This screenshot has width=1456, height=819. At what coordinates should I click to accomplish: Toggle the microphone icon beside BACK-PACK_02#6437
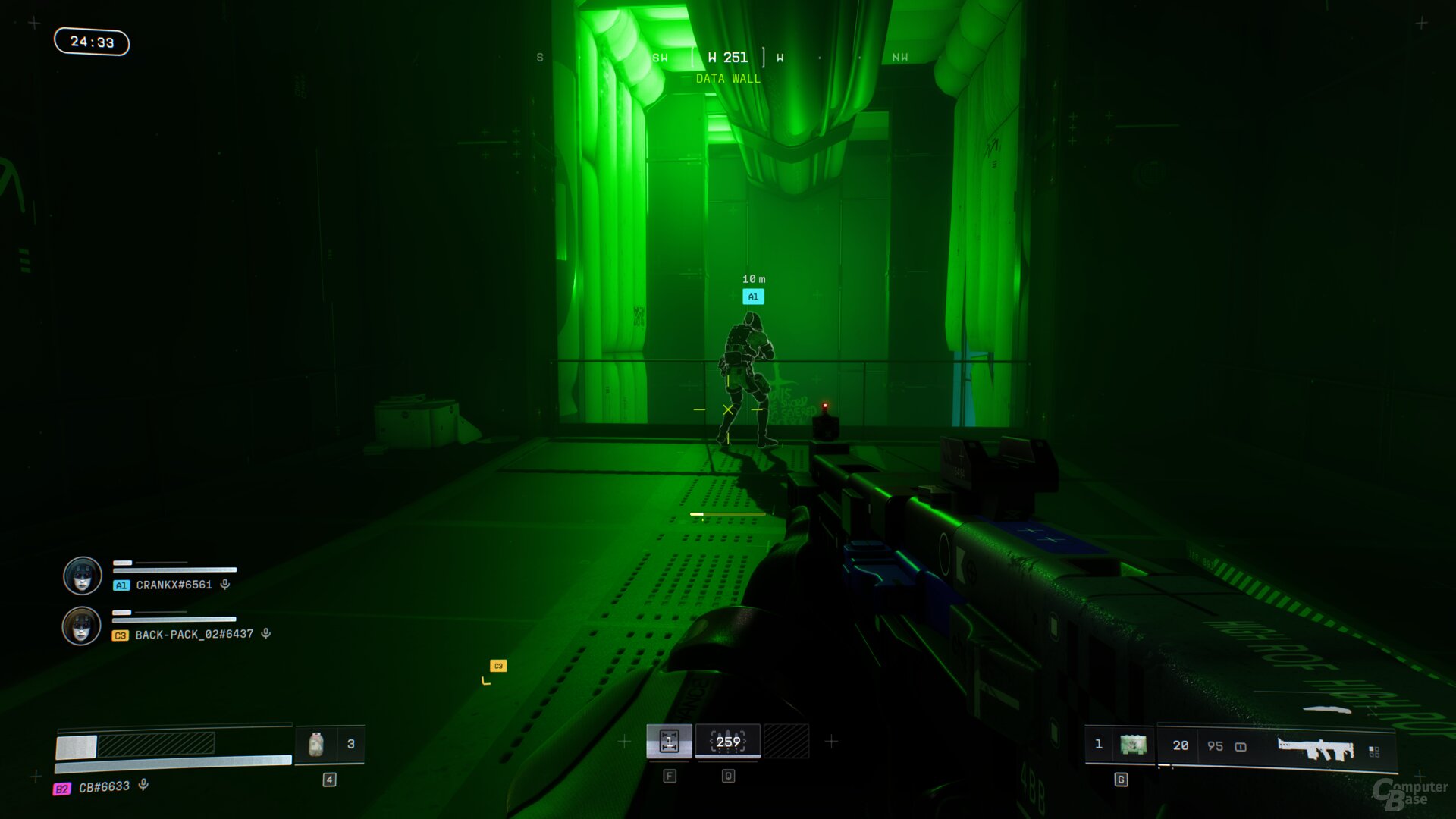tap(266, 634)
